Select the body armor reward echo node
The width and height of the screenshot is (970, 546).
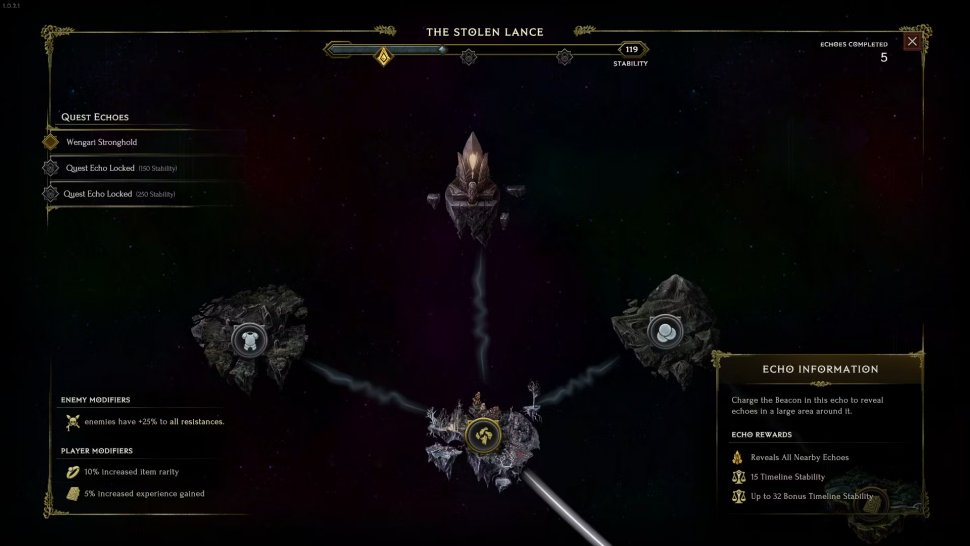248,340
